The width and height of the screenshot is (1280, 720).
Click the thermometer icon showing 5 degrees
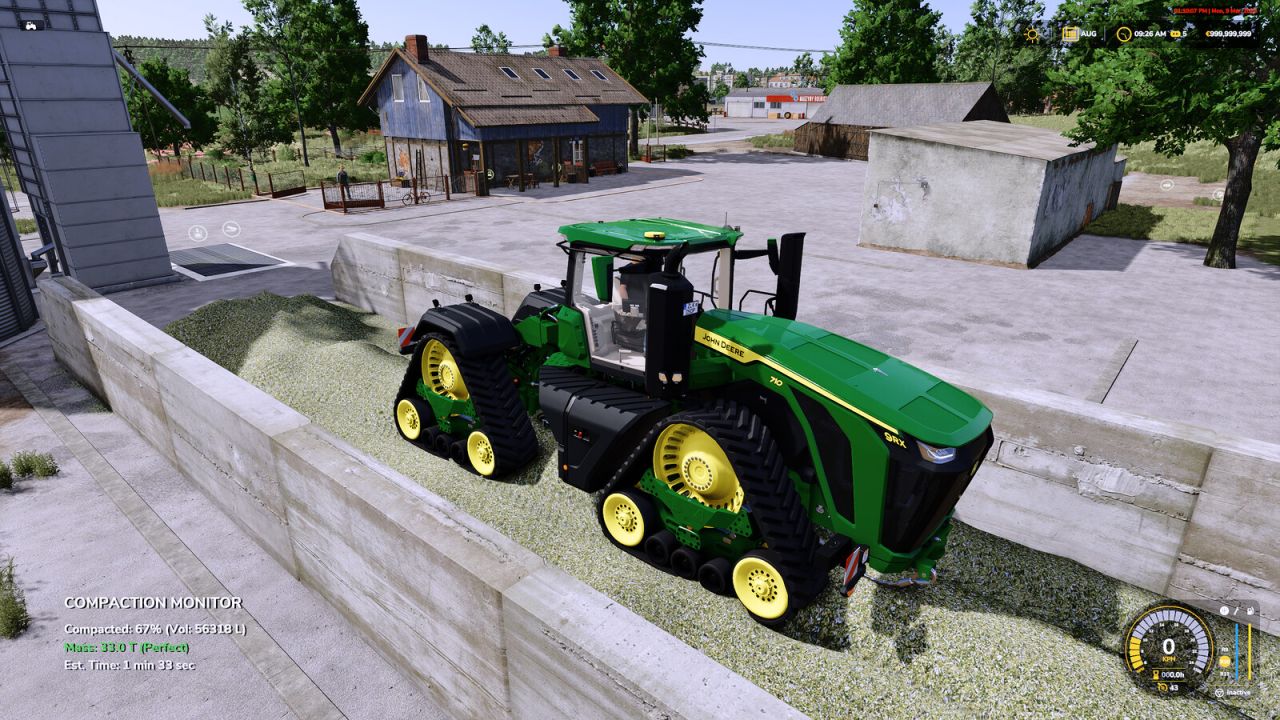click(x=1176, y=34)
